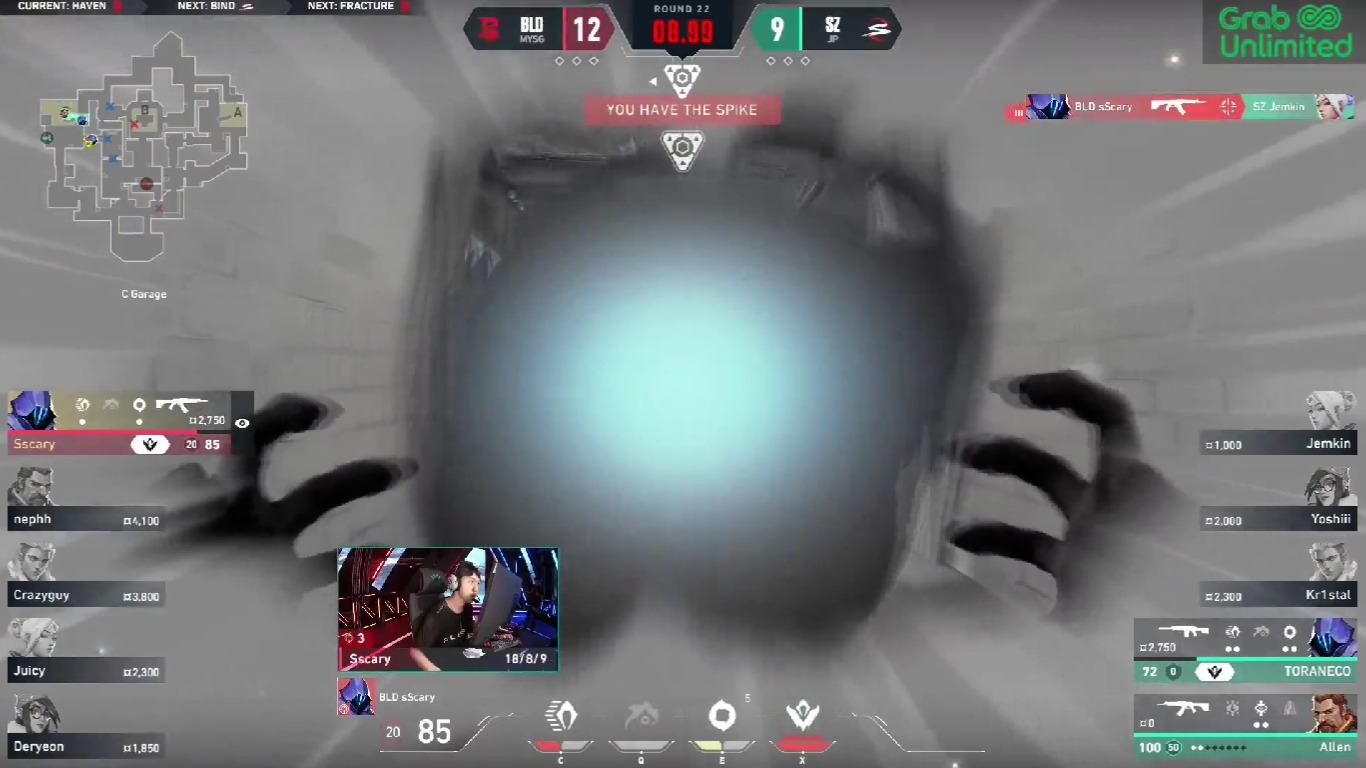Toggle the spectating marker beside the killfeed entry
This screenshot has height=768, width=1366.
coord(1018,111)
